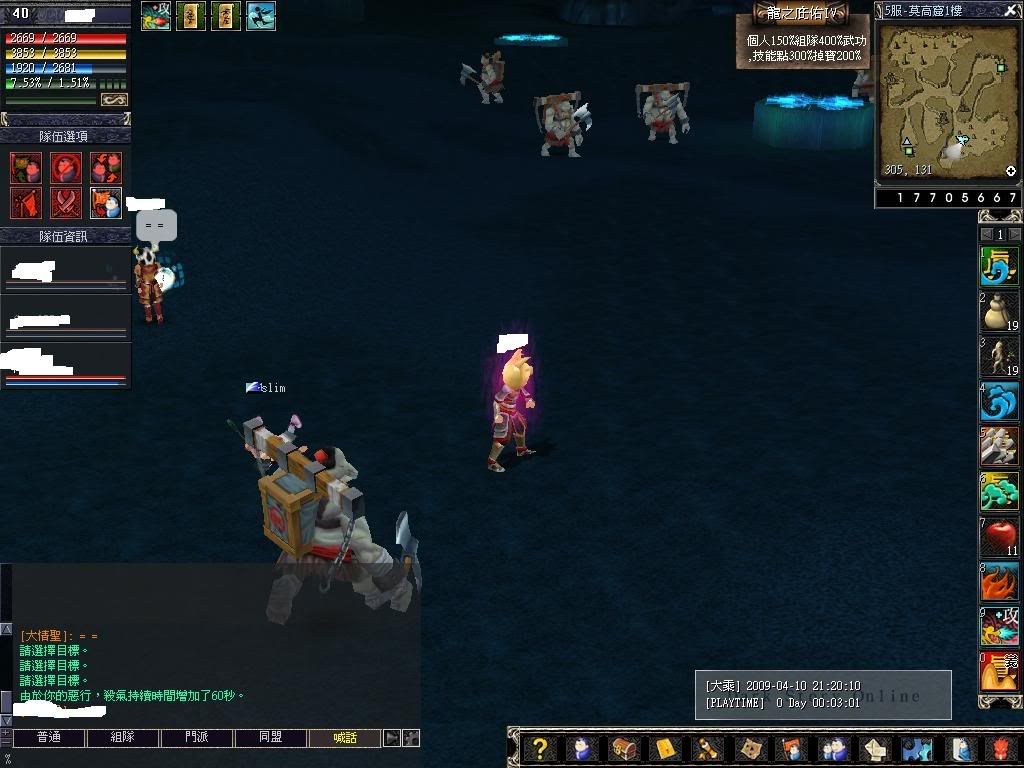Open the yellow question mark help menu

(540, 748)
